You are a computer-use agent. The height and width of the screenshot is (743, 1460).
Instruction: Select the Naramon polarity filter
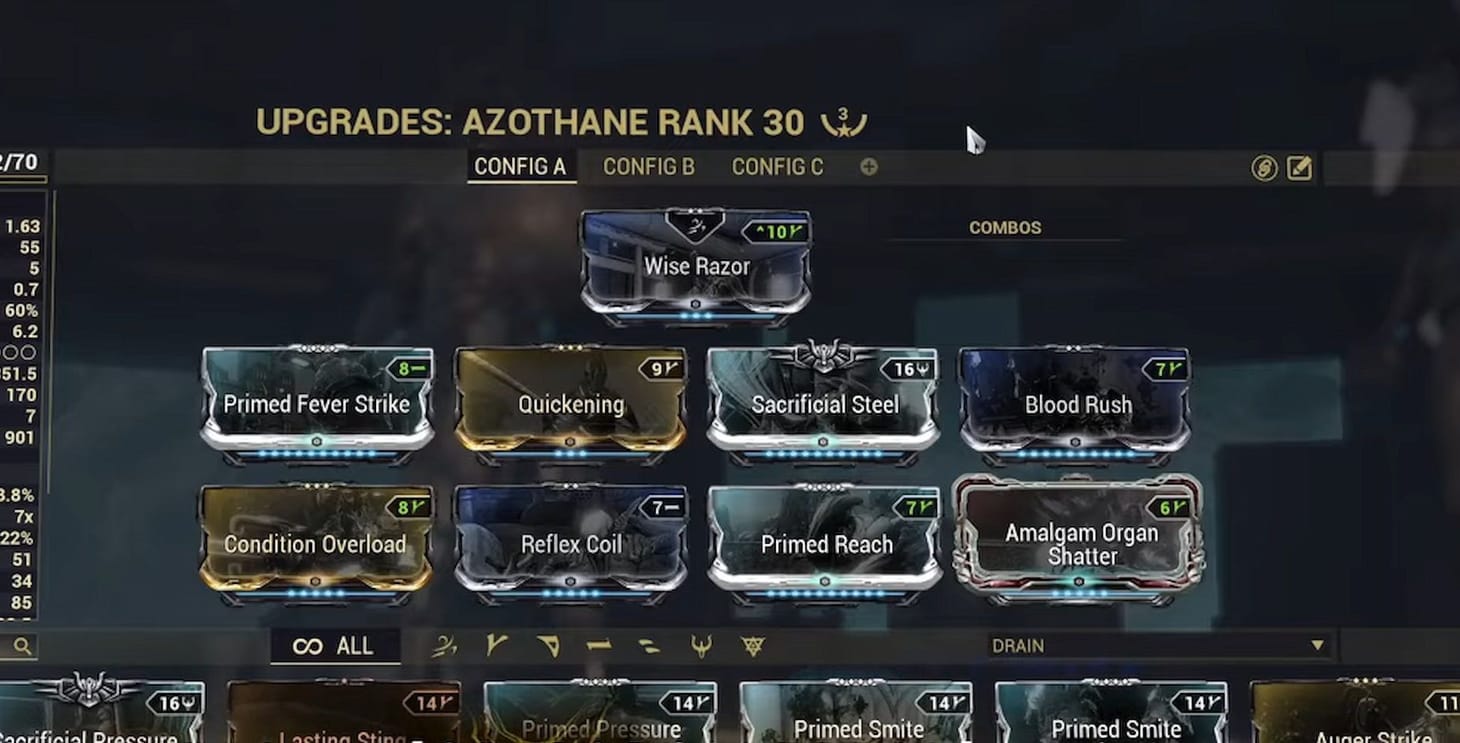597,645
